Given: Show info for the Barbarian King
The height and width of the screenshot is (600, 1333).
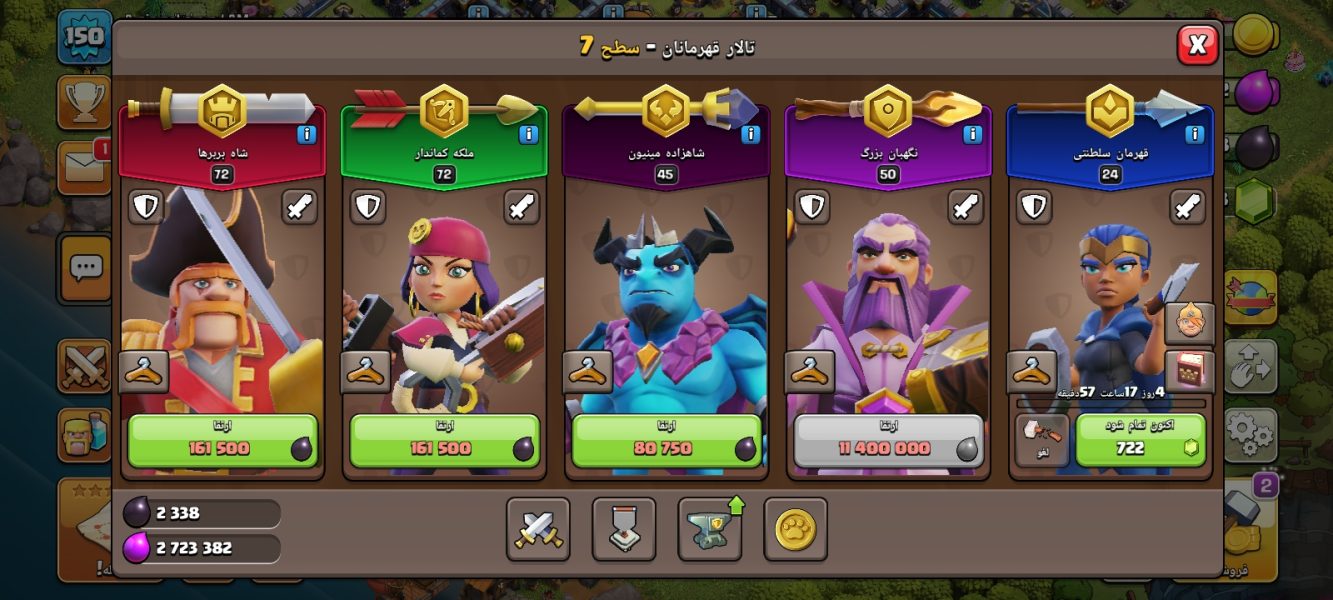Looking at the screenshot, I should 307,135.
